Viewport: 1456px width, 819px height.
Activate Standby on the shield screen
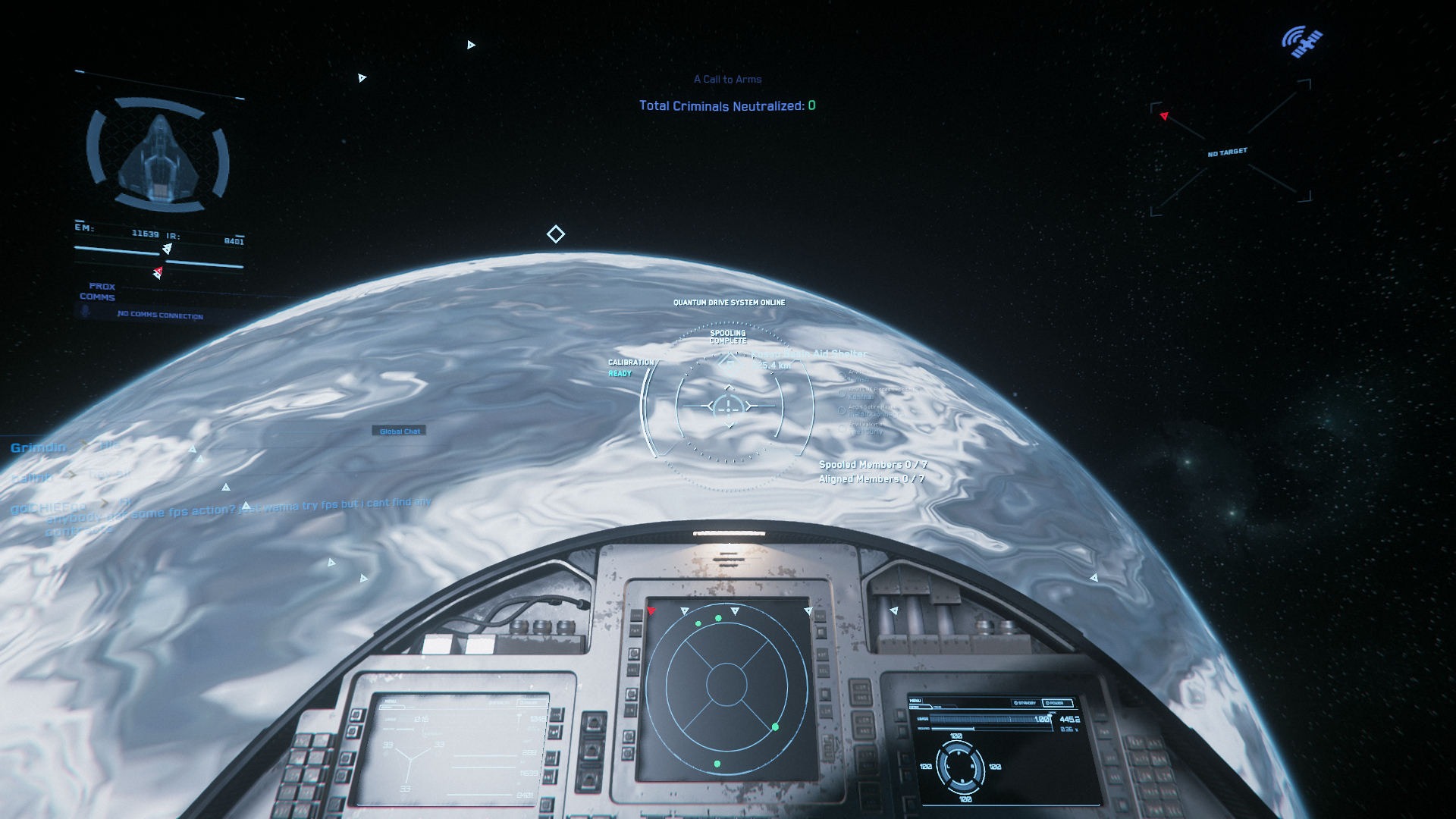tap(1025, 703)
